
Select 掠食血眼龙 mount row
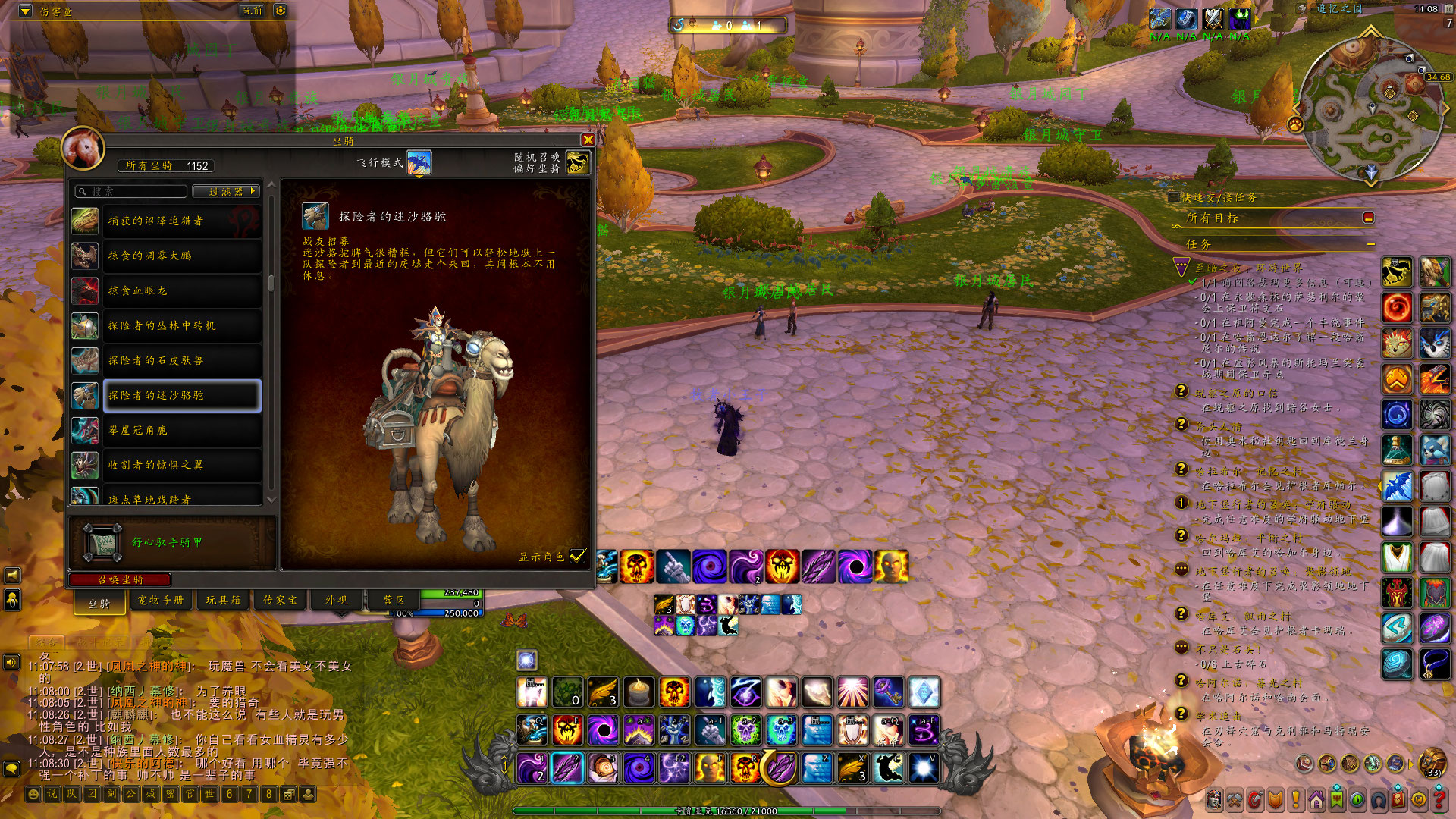pos(180,290)
